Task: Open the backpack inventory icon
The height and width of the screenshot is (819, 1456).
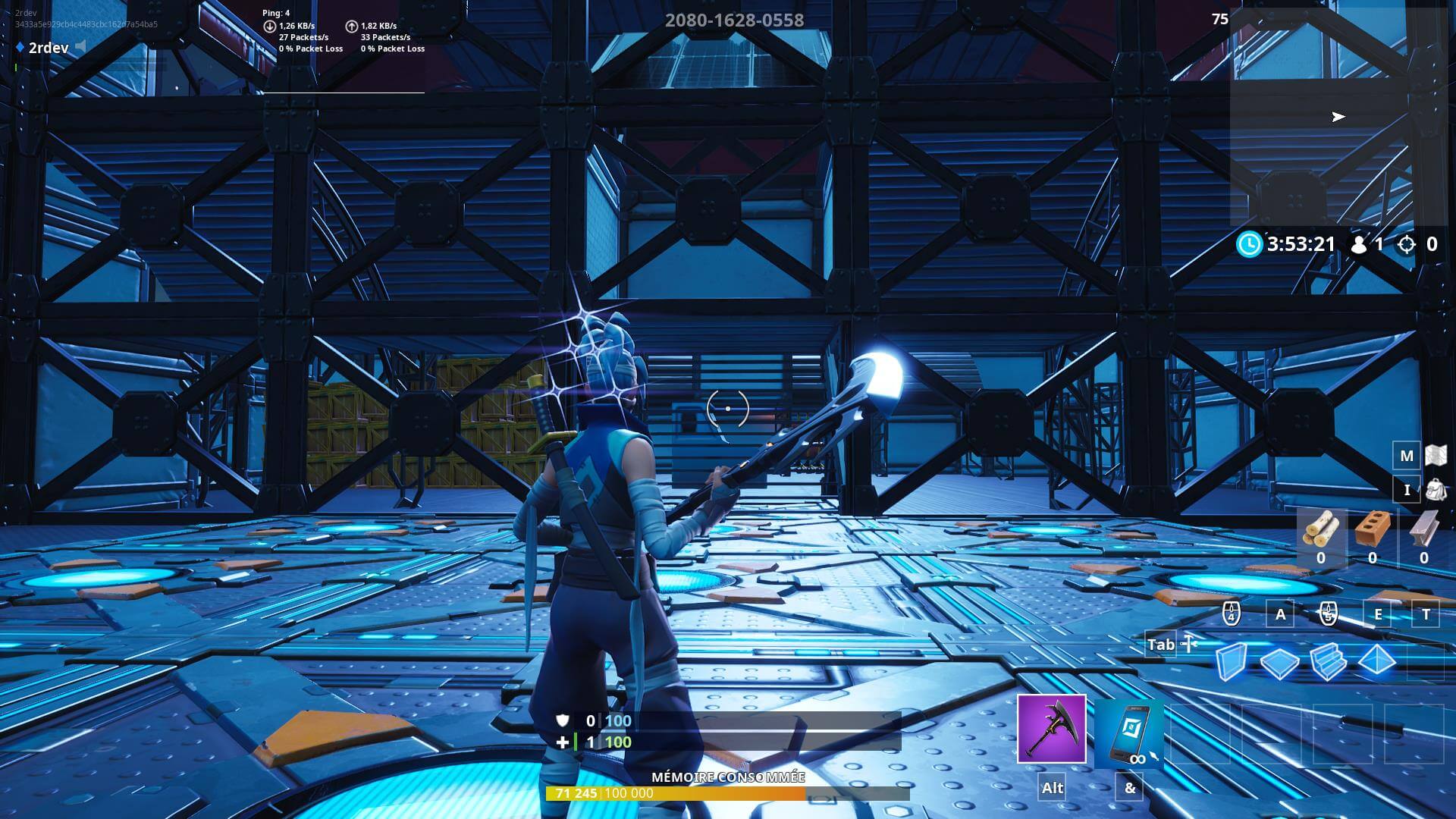Action: 1437,490
